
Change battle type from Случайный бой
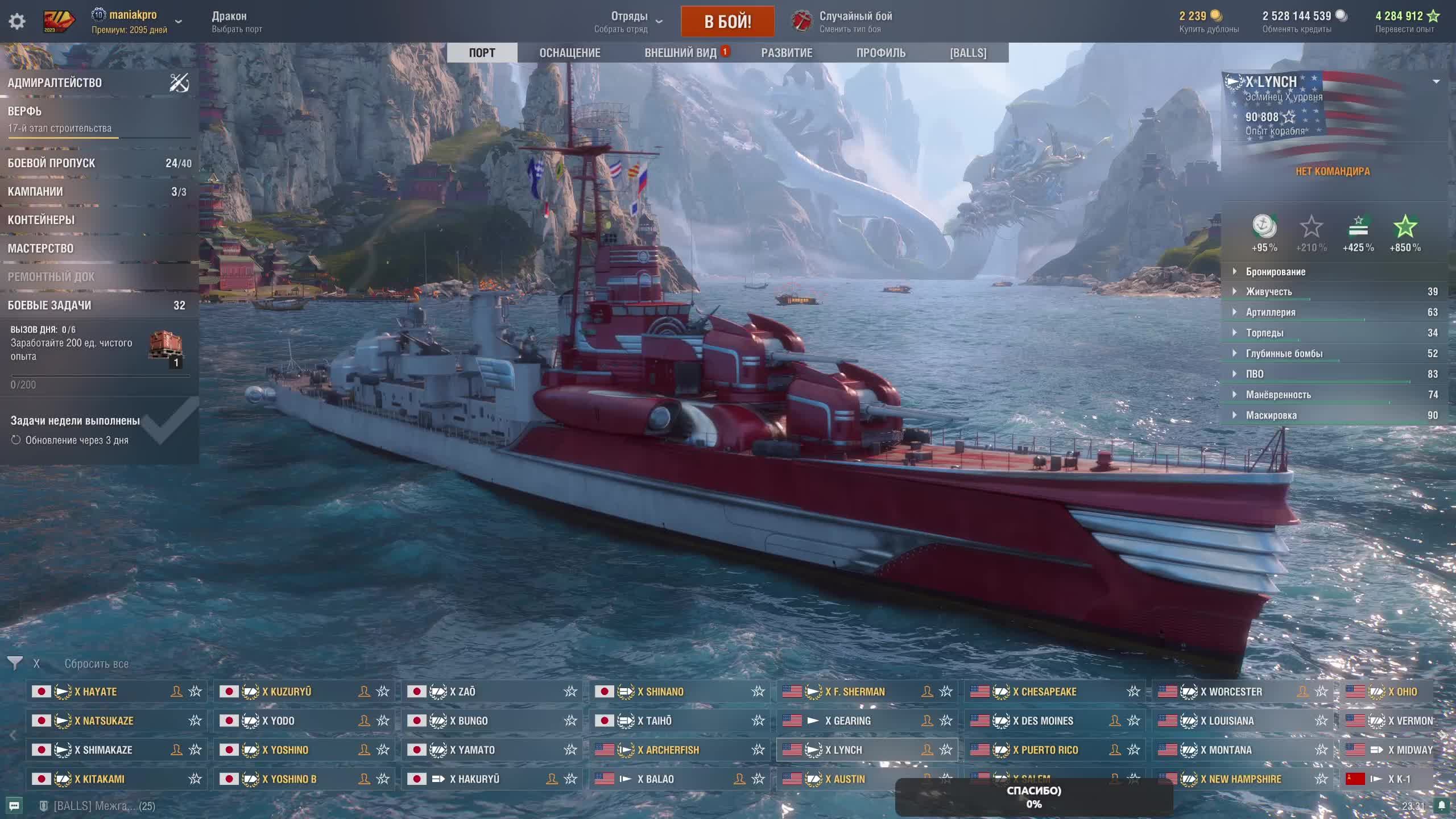(855, 22)
